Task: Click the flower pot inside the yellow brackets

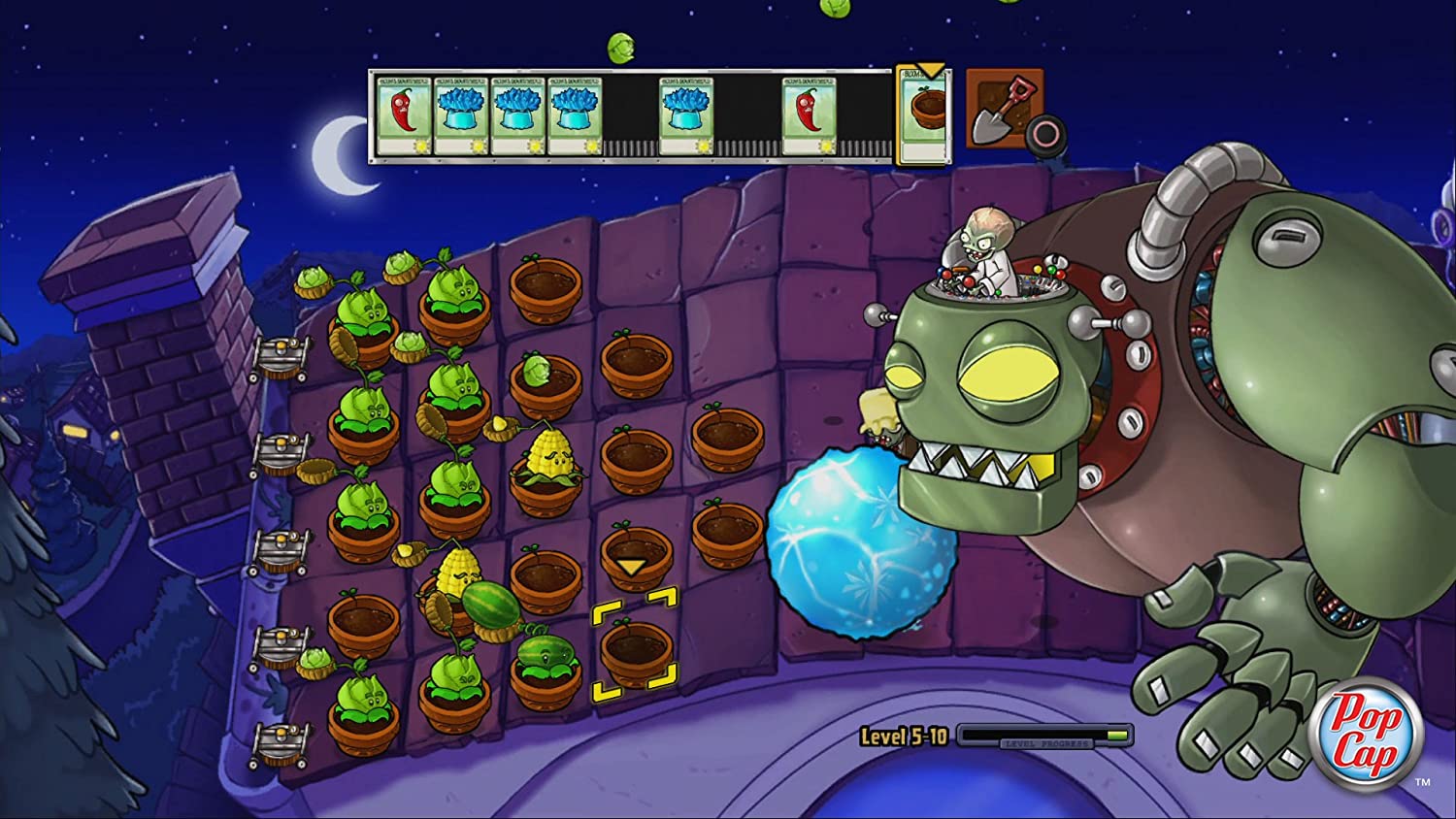Action: coord(635,650)
